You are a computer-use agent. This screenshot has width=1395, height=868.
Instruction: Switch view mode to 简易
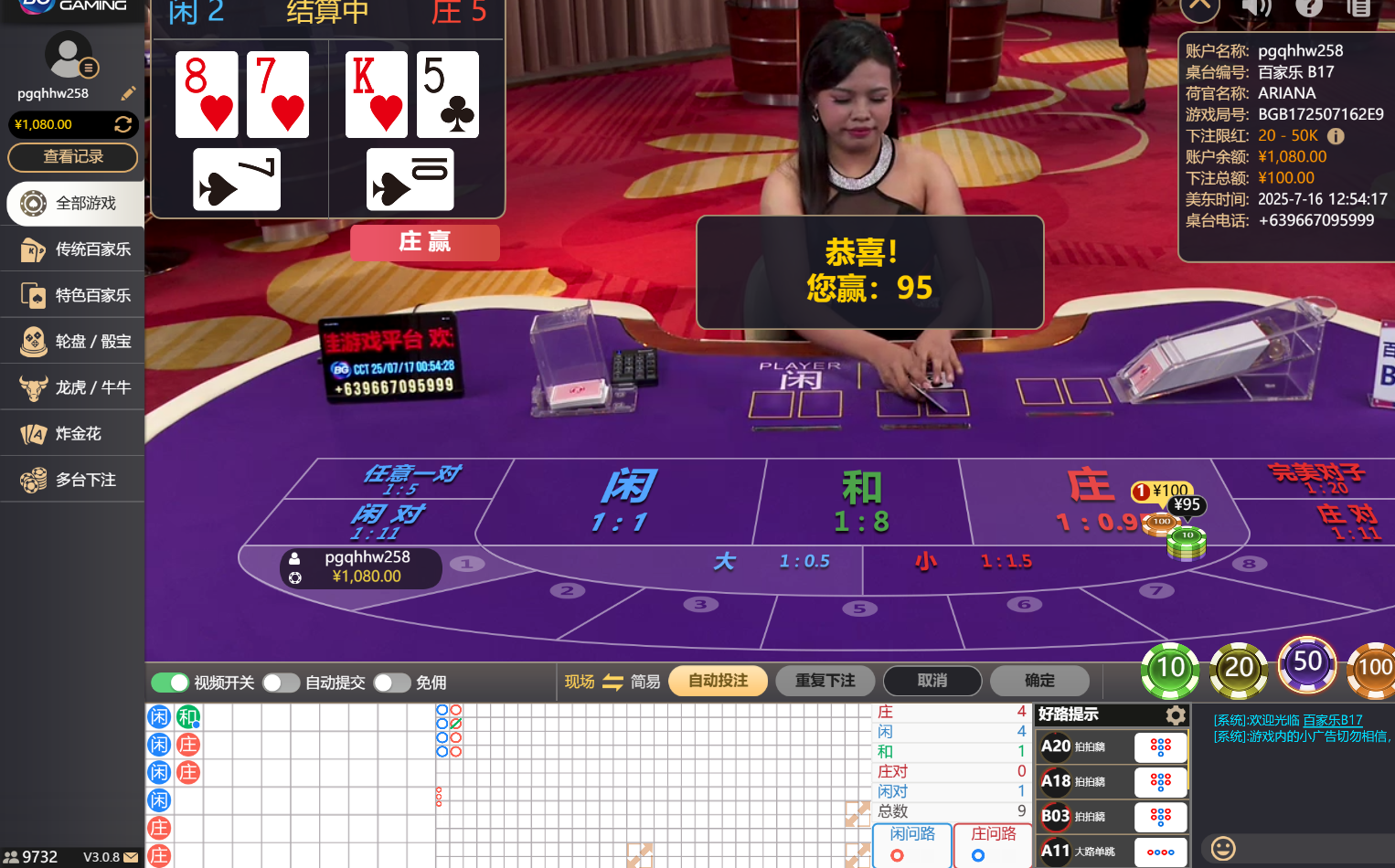644,681
